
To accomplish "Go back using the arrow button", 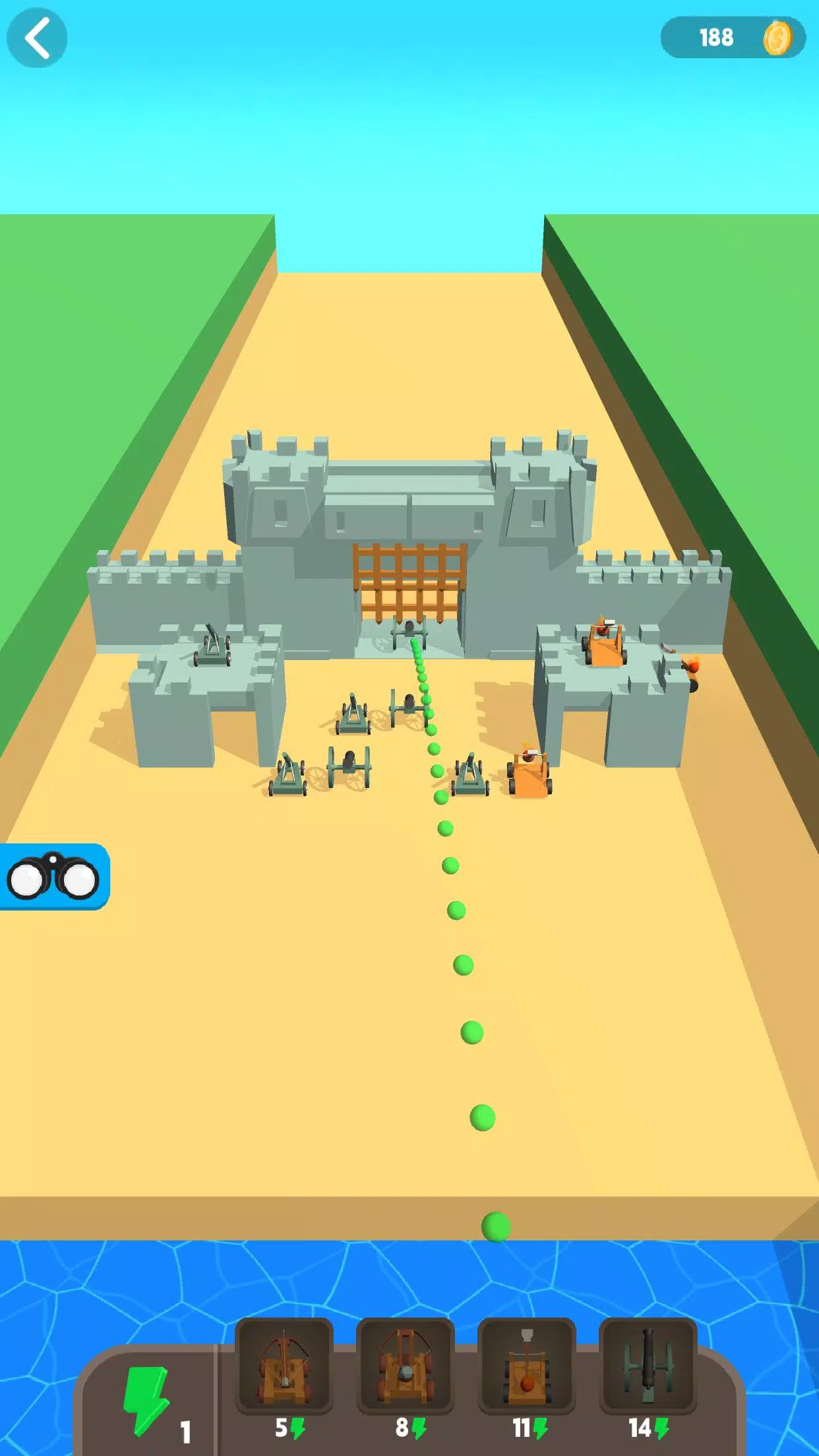I will pos(37,38).
